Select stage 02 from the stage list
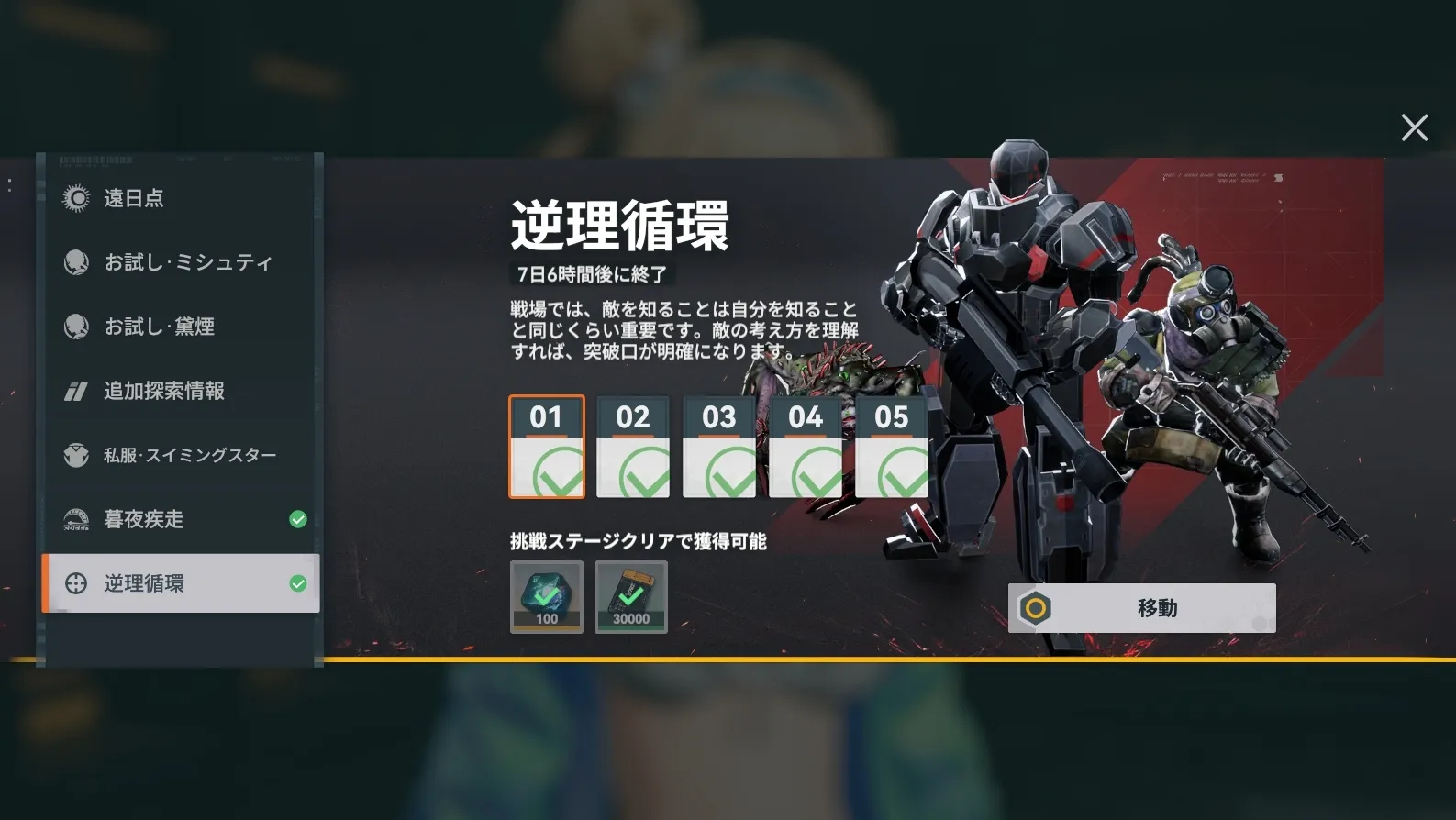This screenshot has height=820, width=1456. click(x=633, y=447)
